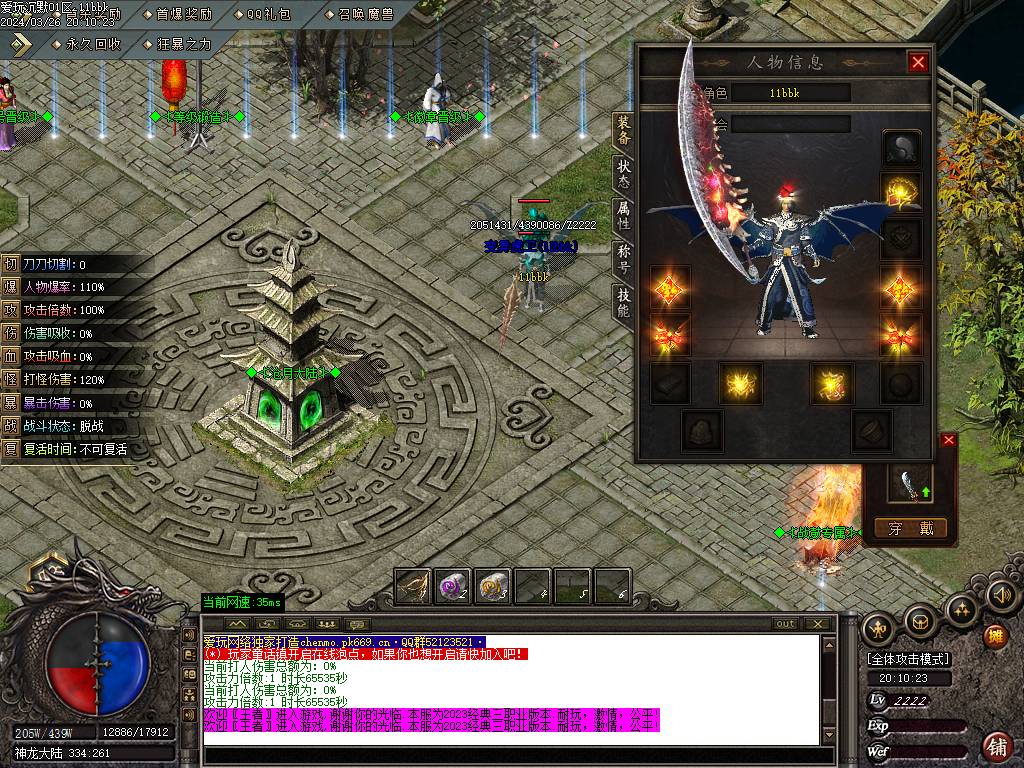The image size is (1024, 768).
Task: Select the 技能 skills tab
Action: [x=623, y=302]
